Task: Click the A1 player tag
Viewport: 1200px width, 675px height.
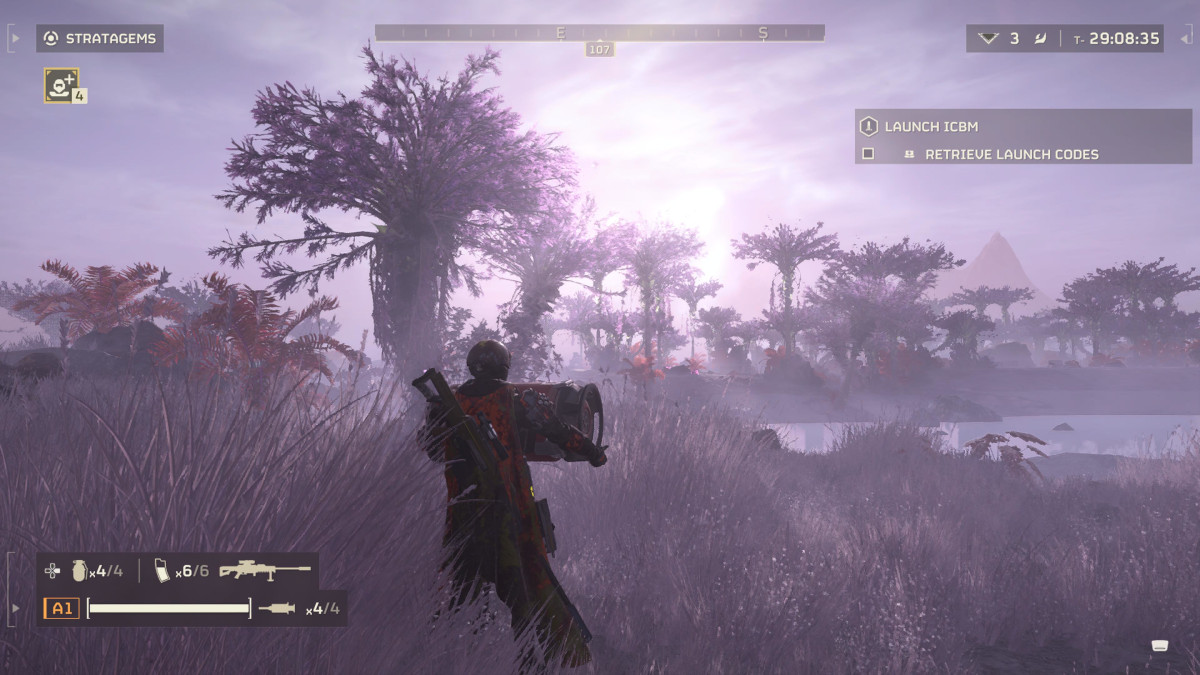Action: [61, 608]
